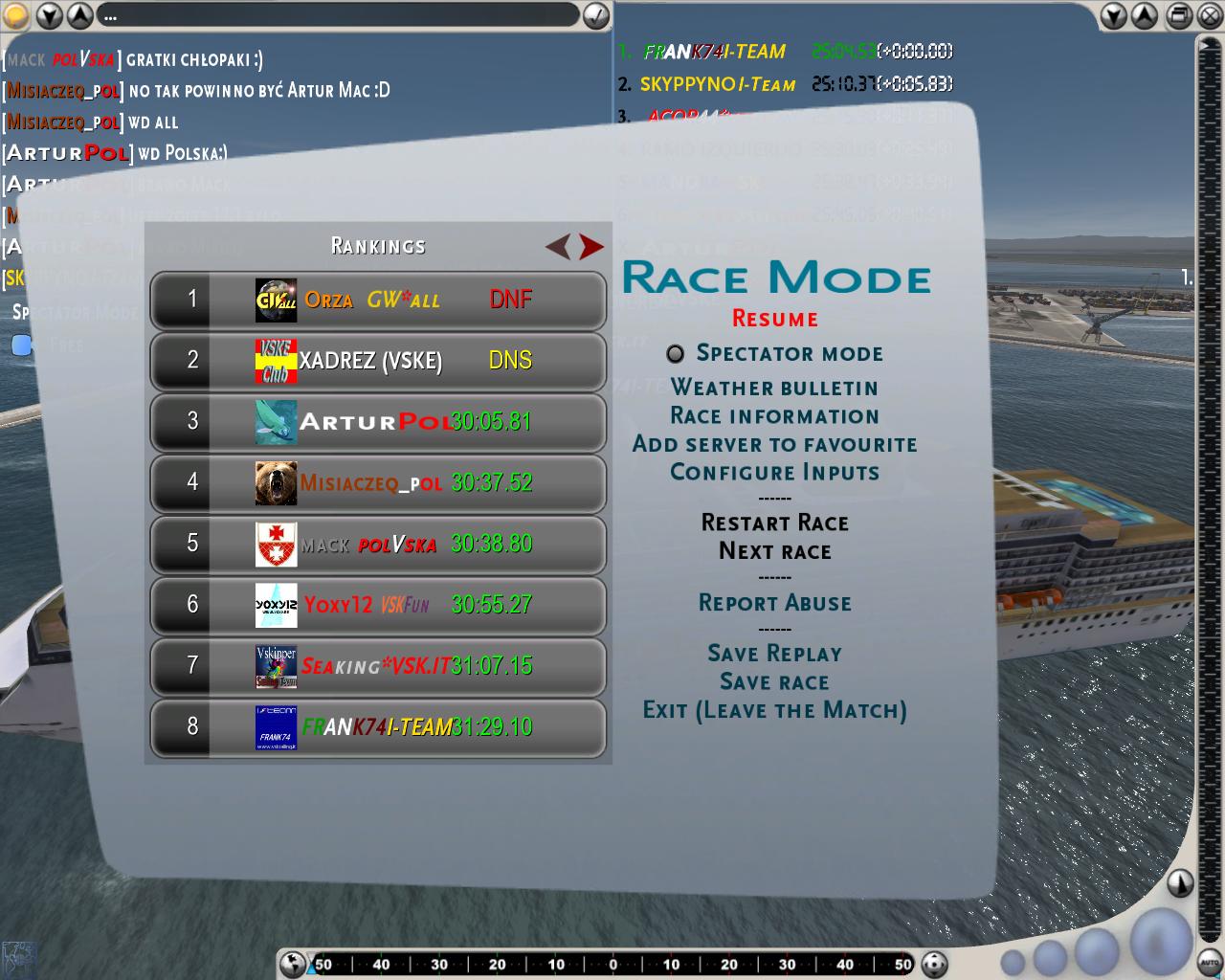The width and height of the screenshot is (1225, 980).
Task: Select Yoxy12 VSKFun ranking row
Action: tap(378, 605)
